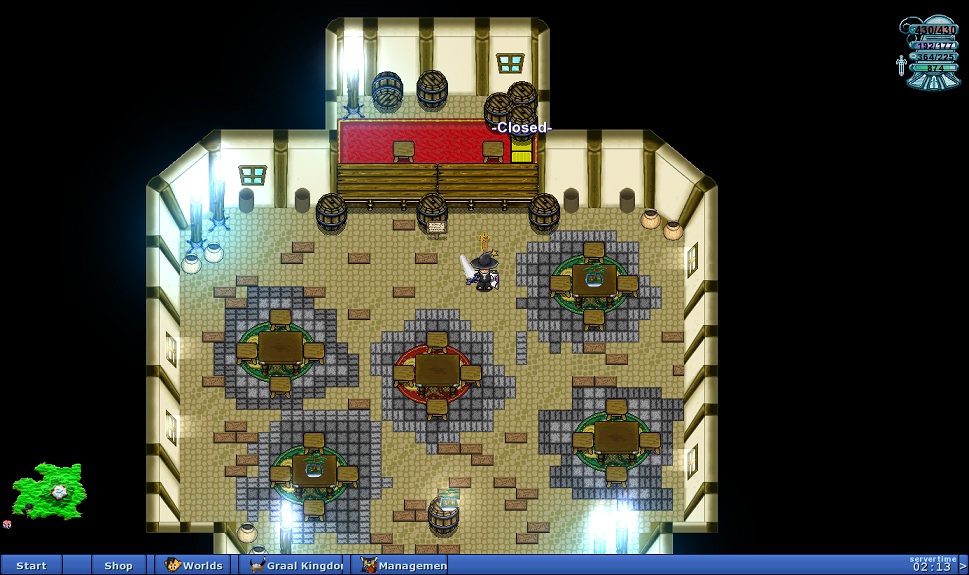Screen dimensions: 969x575
Task: Click the green island minimap
Action: tap(48, 489)
